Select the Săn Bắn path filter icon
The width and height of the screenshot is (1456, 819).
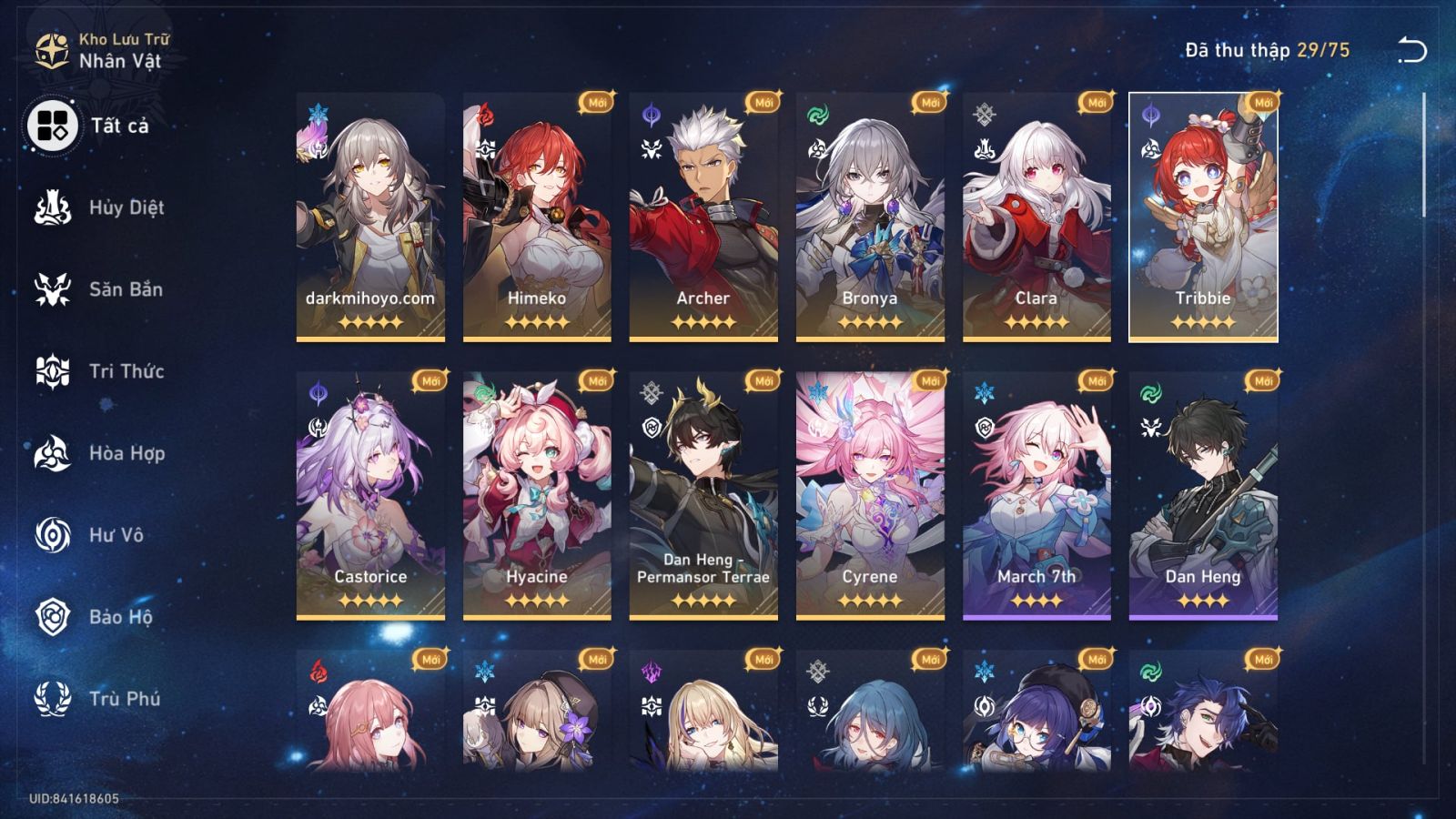[52, 289]
